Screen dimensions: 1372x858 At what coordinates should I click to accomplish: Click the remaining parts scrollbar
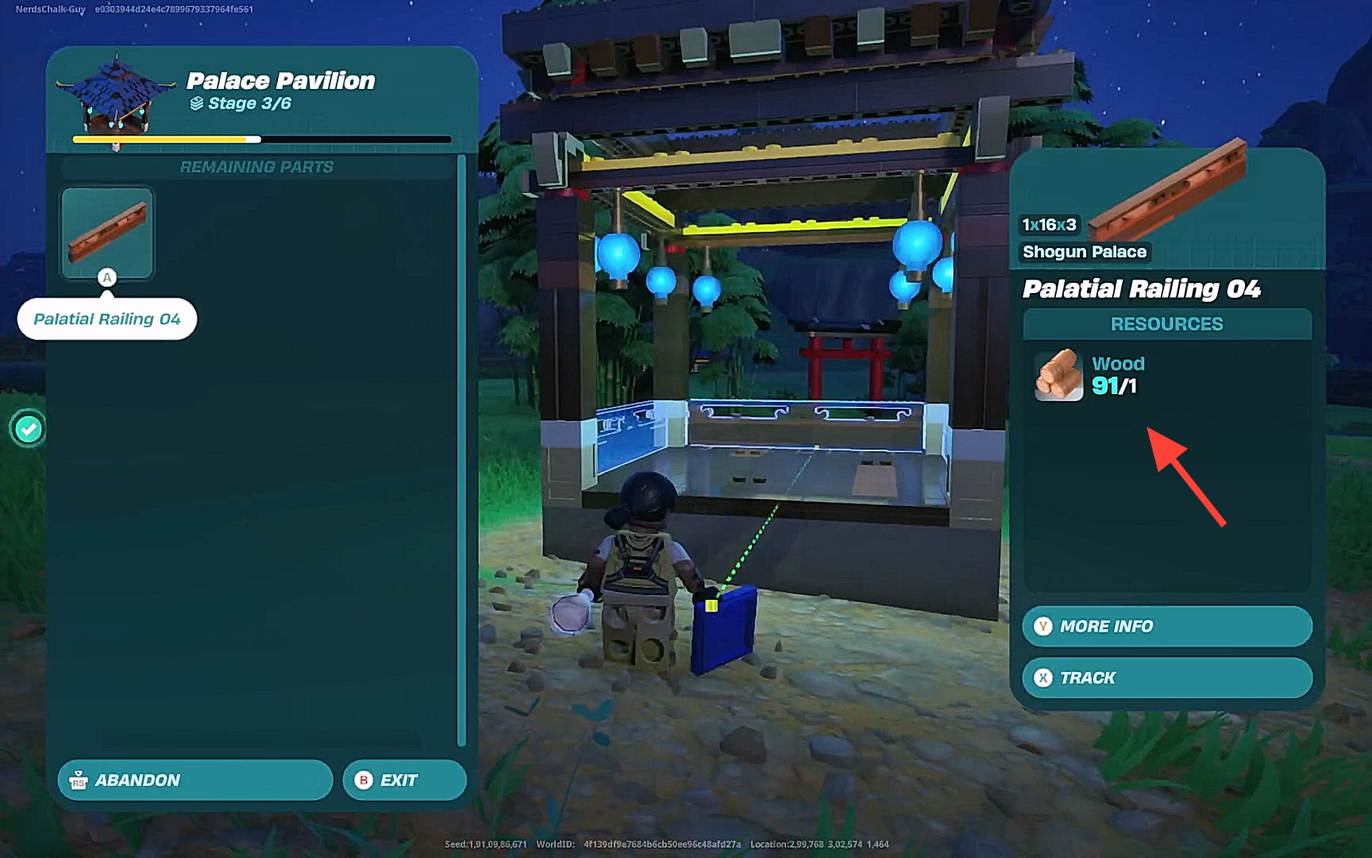click(461, 450)
